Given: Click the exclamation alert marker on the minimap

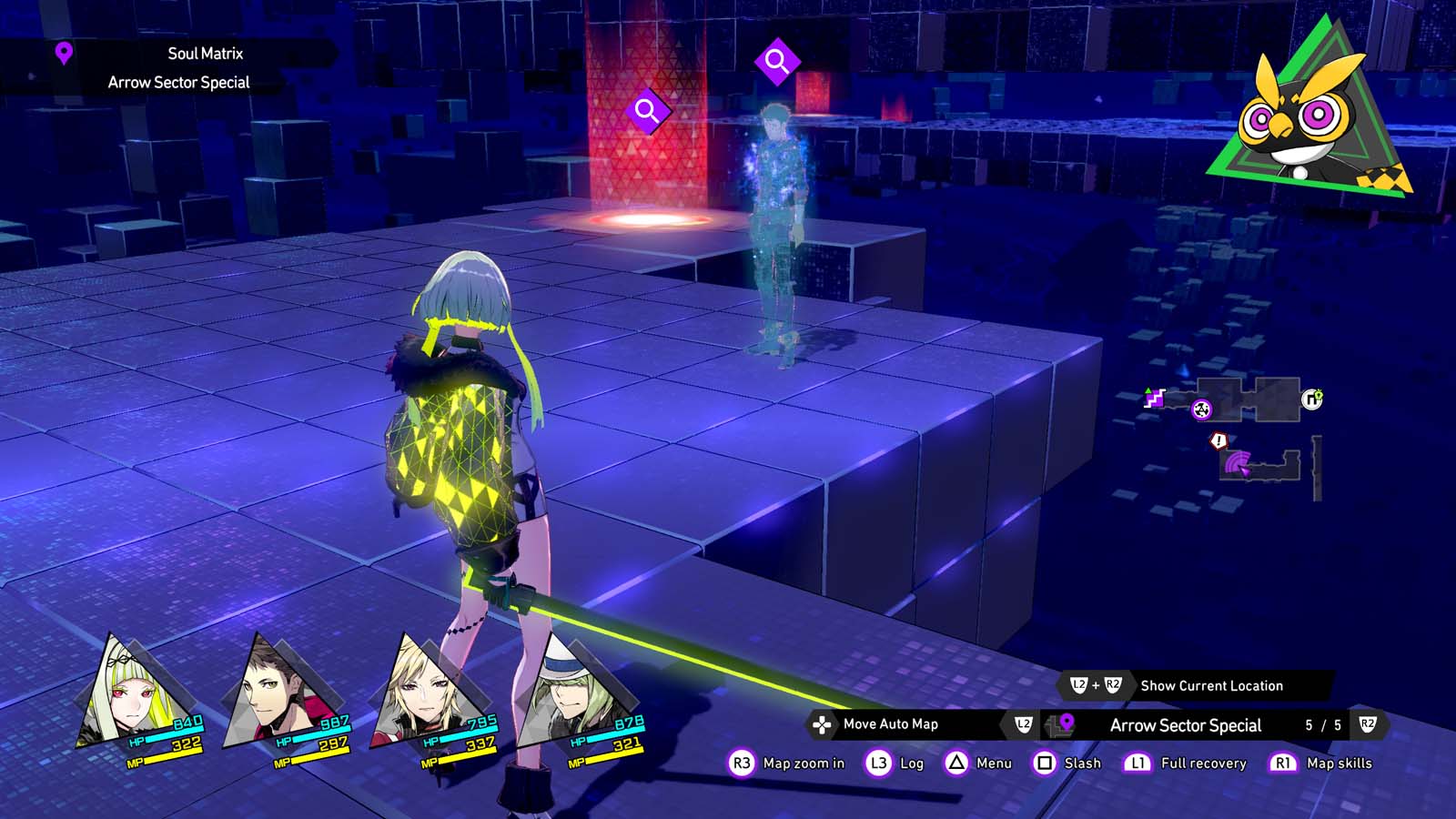Looking at the screenshot, I should [1218, 440].
